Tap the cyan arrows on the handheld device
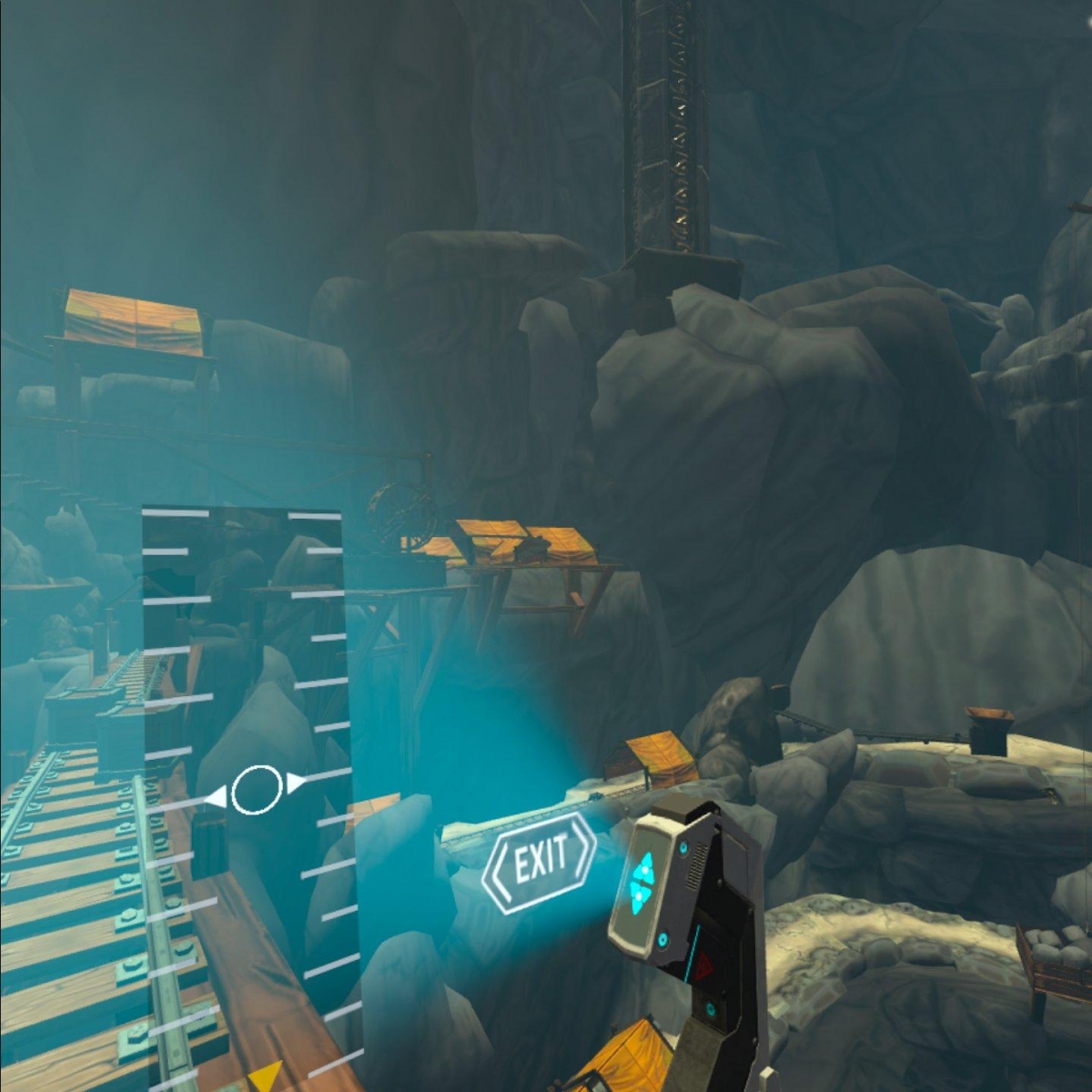1092x1092 pixels. tap(643, 883)
